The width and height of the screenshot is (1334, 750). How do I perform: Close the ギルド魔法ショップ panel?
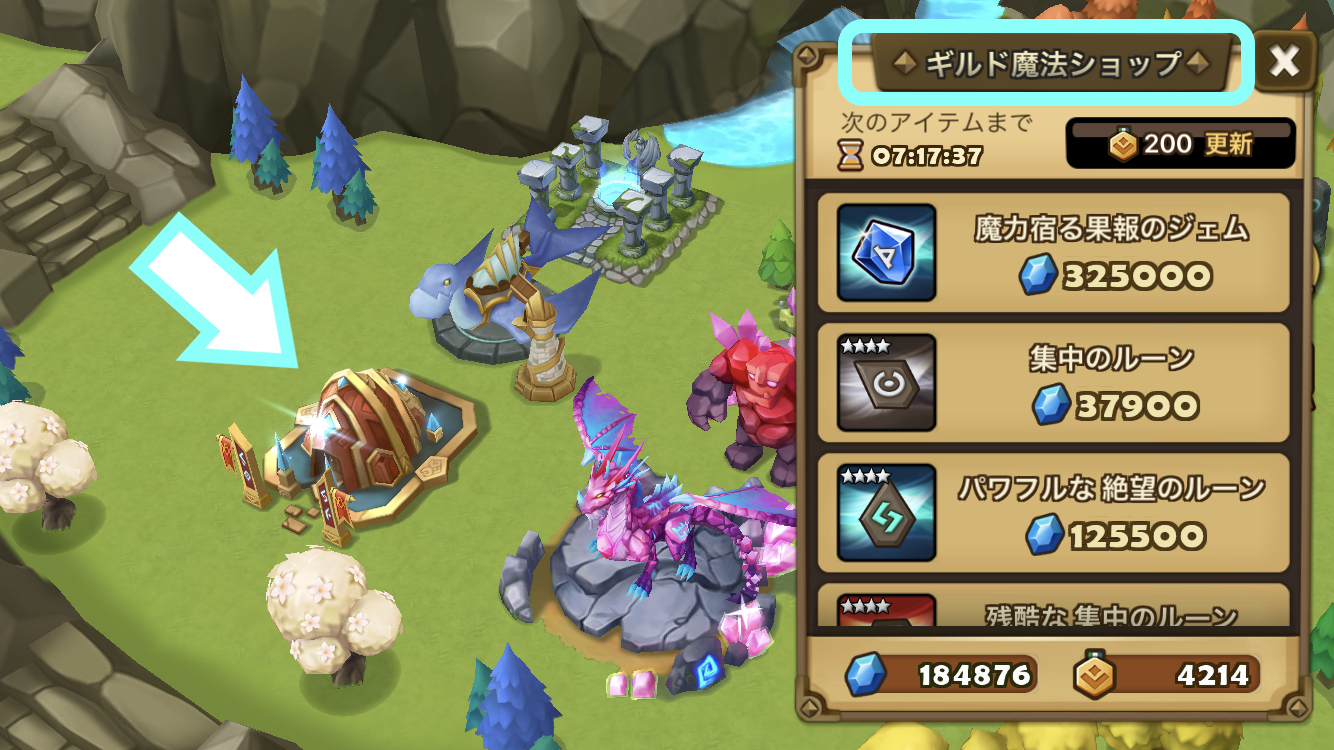[1283, 62]
